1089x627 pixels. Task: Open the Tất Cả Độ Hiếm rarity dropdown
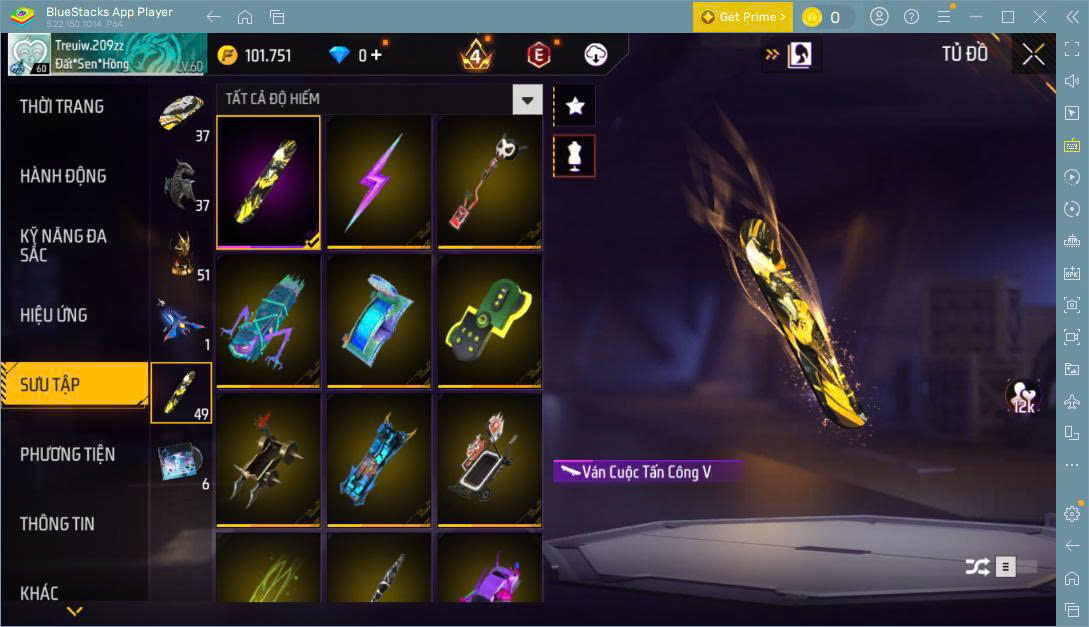527,99
